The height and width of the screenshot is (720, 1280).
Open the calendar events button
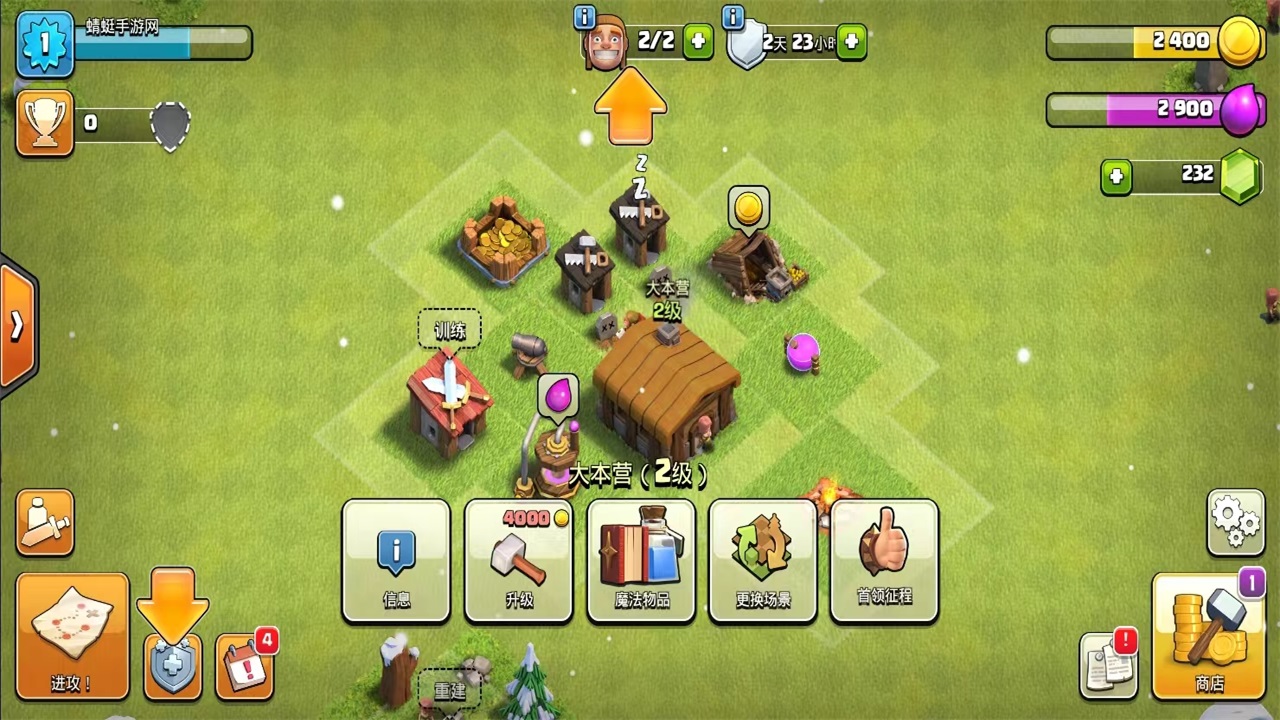tap(244, 664)
